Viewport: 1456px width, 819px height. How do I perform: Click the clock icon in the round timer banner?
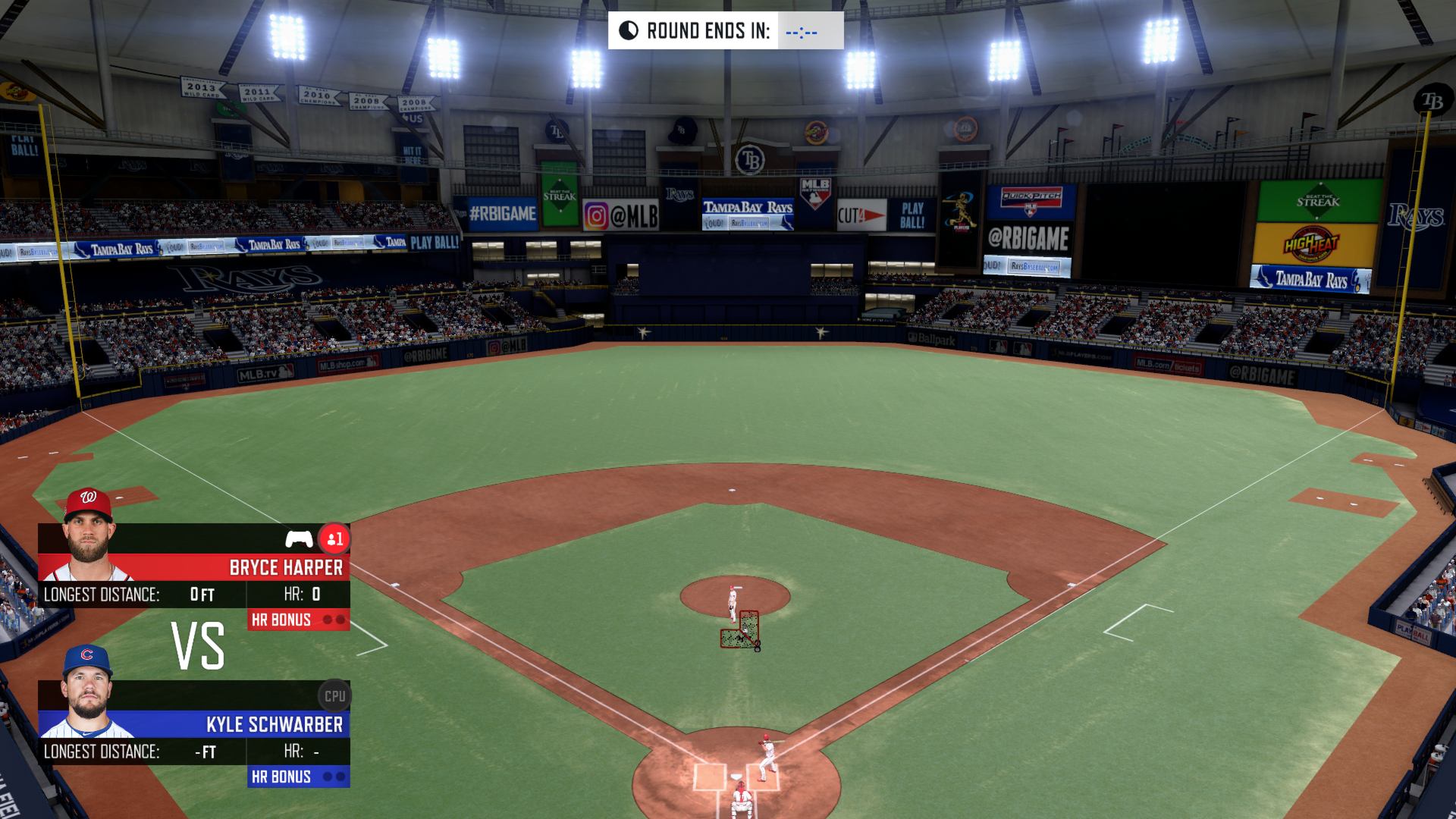coord(628,30)
